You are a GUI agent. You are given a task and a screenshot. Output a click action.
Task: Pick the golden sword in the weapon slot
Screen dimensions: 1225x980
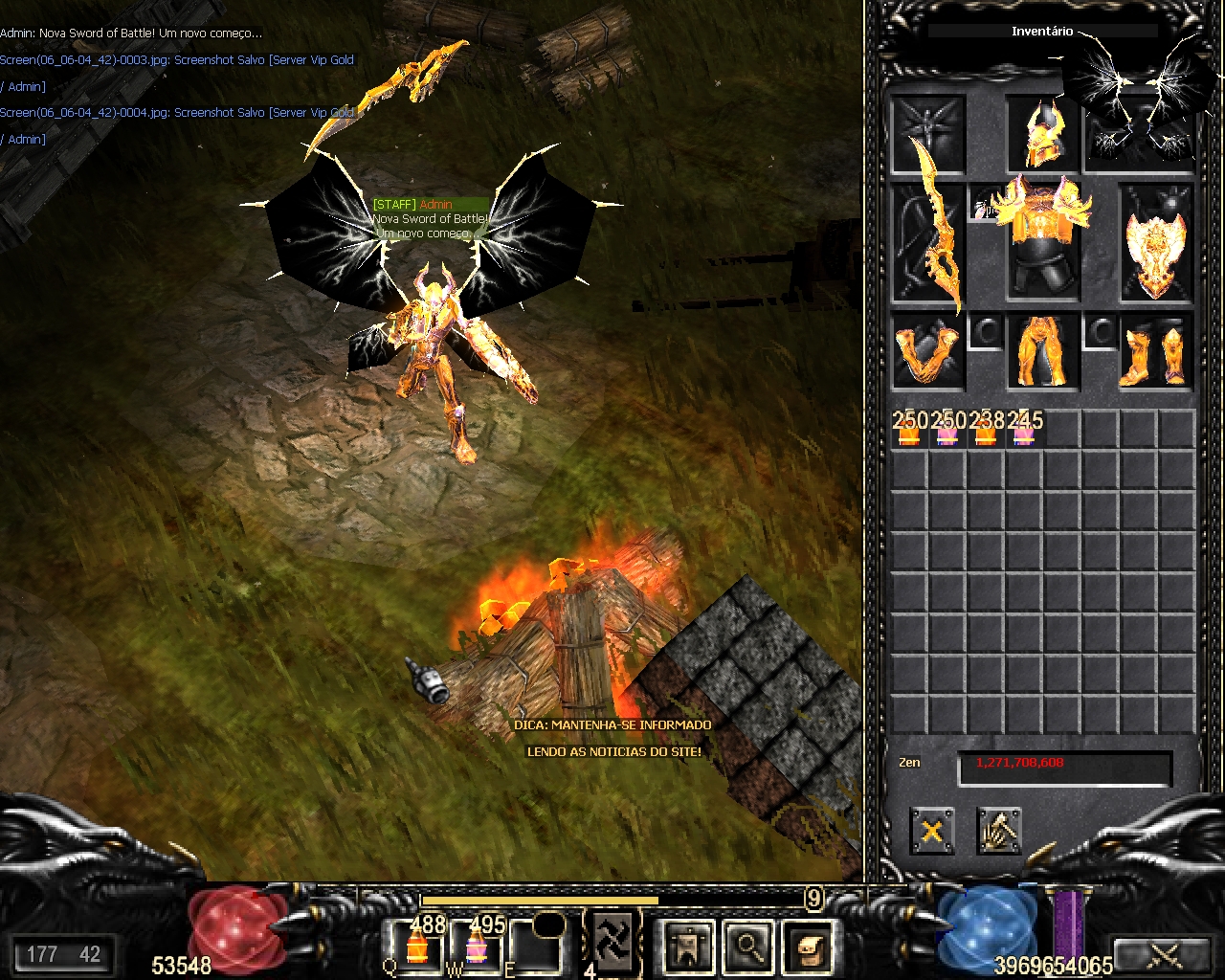tap(929, 244)
